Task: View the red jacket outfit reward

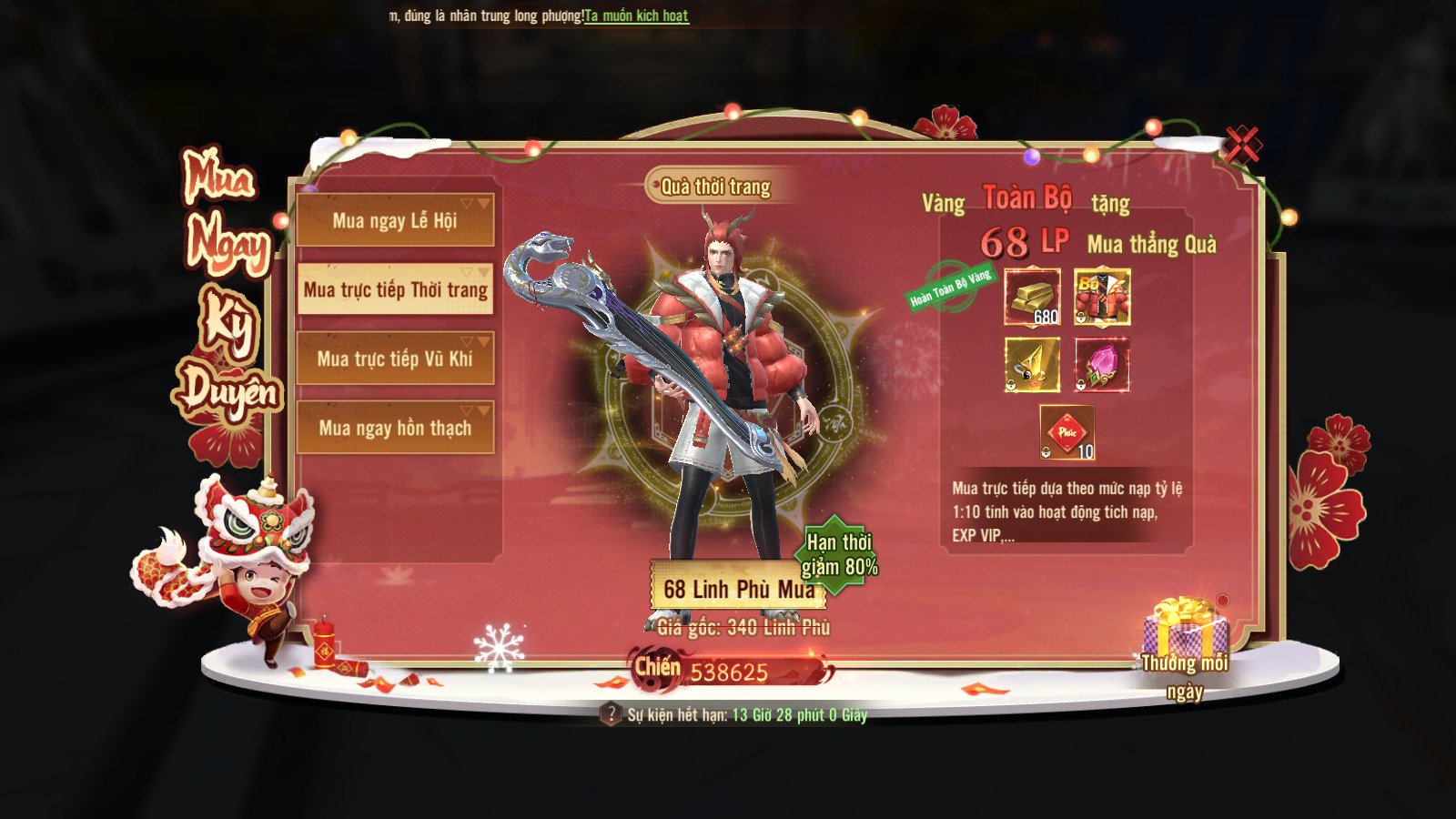Action: [1102, 297]
